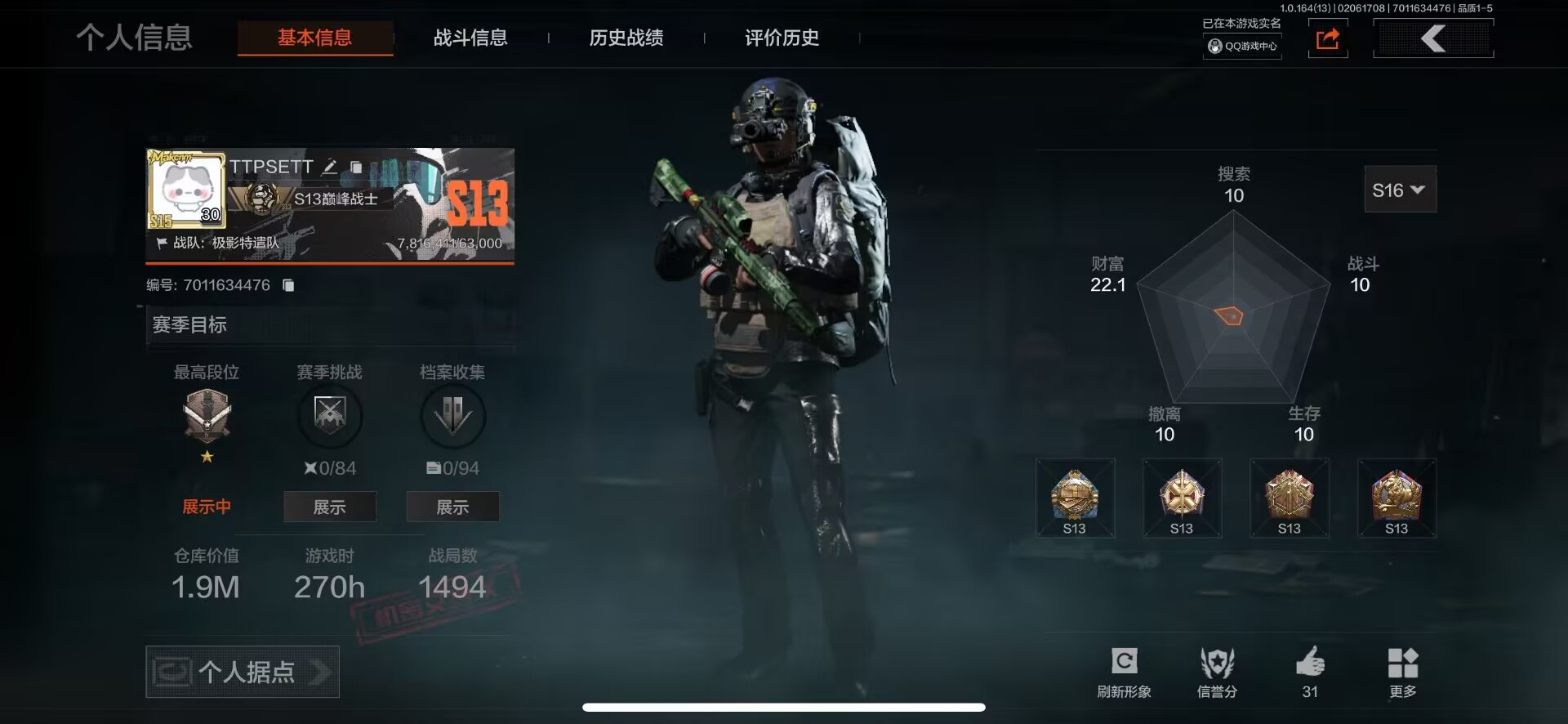The width and height of the screenshot is (1568, 724).
Task: Open the 个人据点 button
Action: tap(243, 672)
